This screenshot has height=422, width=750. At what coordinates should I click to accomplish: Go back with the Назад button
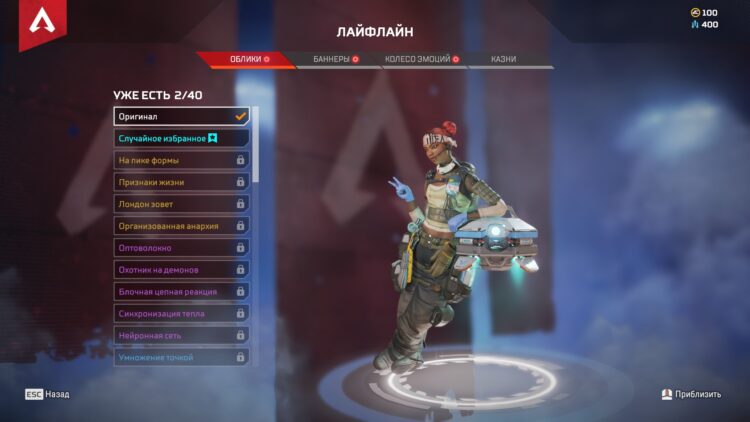48,395
